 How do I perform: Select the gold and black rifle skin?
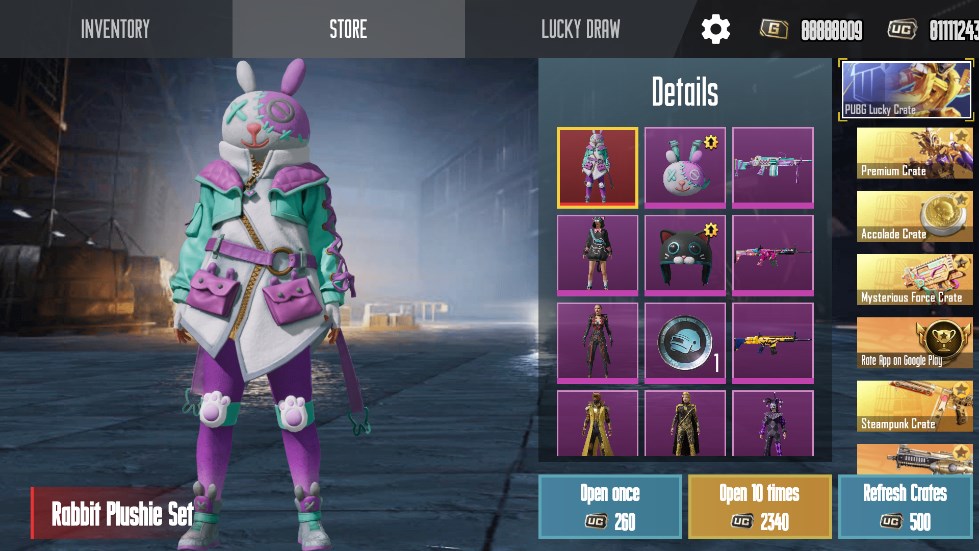coord(772,343)
